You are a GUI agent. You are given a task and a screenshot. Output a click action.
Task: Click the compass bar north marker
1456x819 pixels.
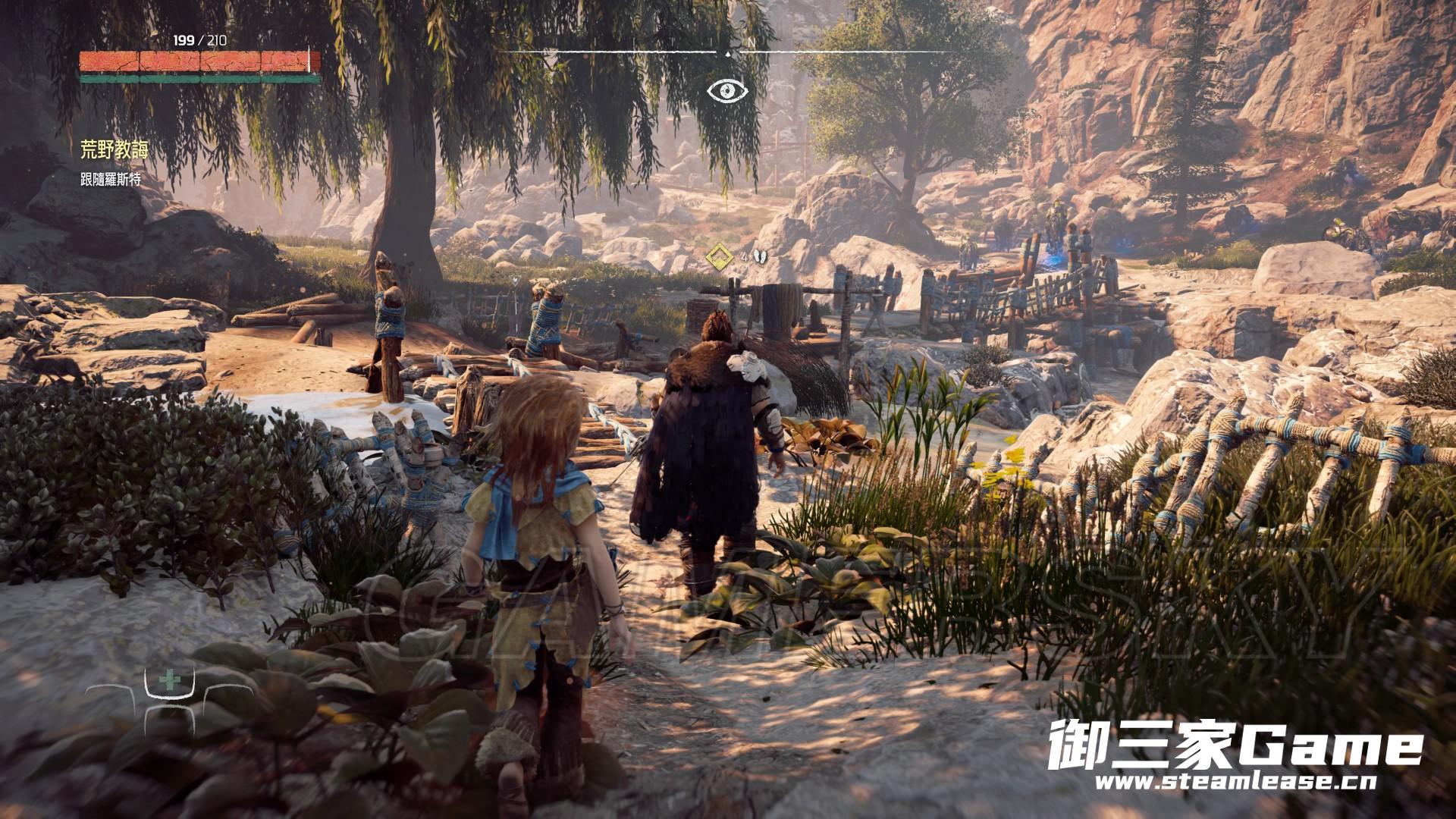click(751, 43)
